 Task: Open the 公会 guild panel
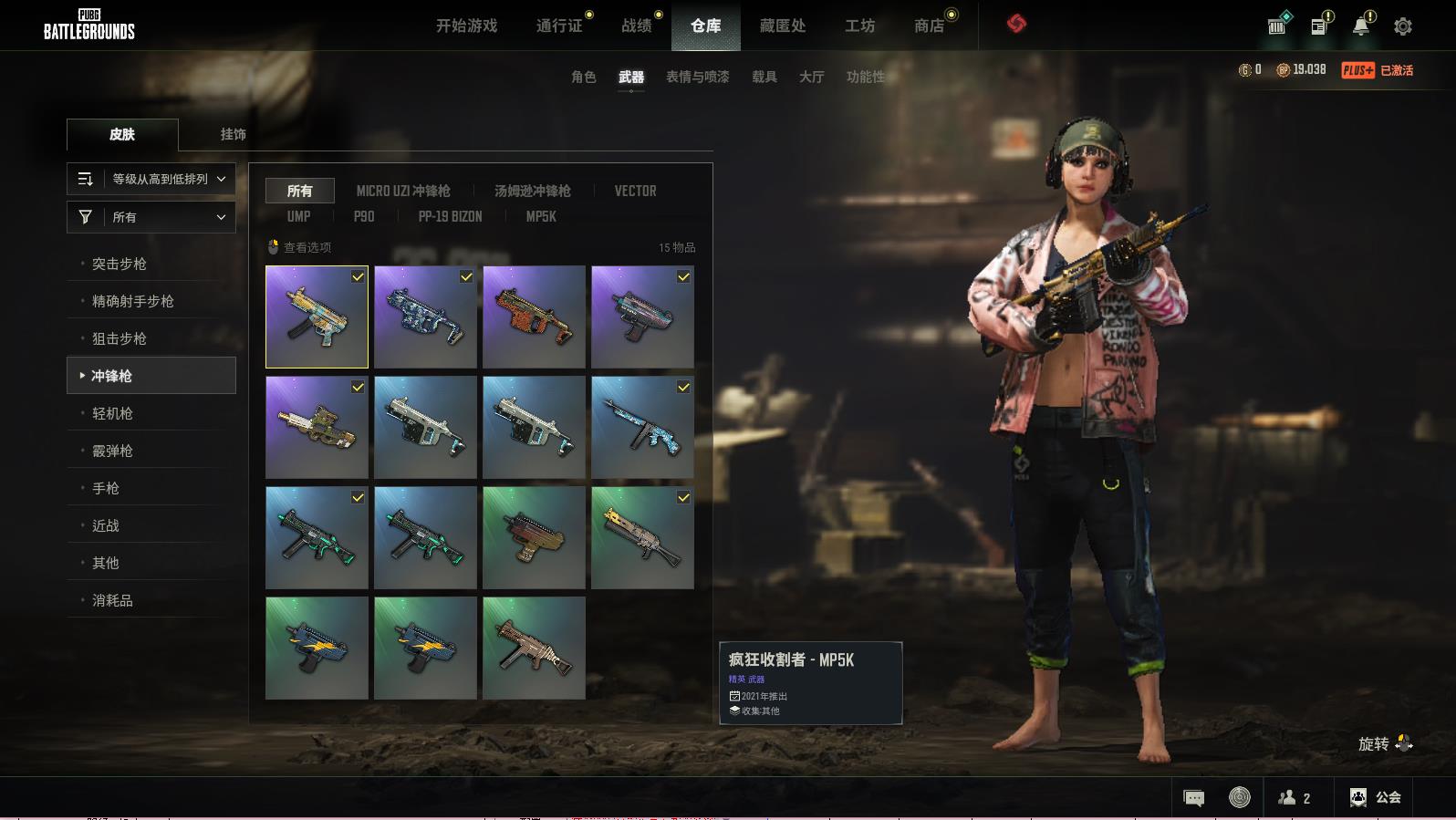pyautogui.click(x=1376, y=797)
